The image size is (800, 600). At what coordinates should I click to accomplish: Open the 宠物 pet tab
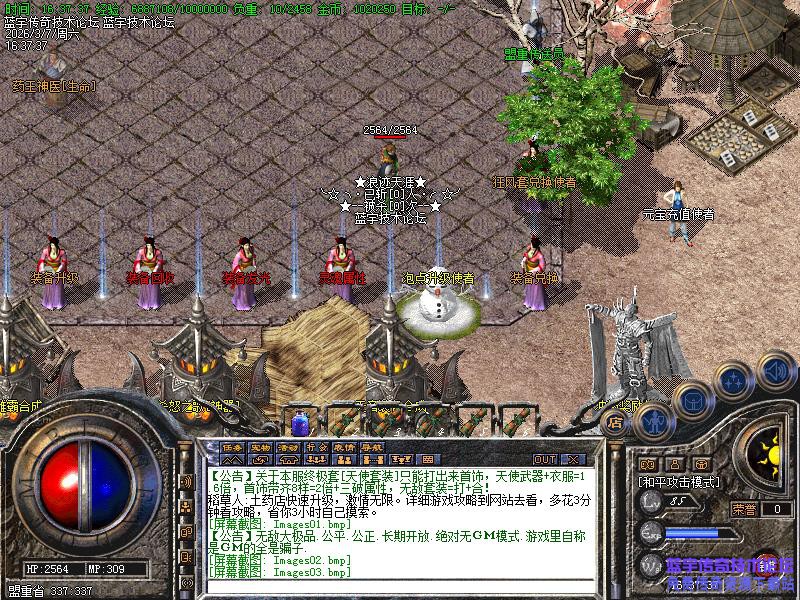tap(260, 446)
